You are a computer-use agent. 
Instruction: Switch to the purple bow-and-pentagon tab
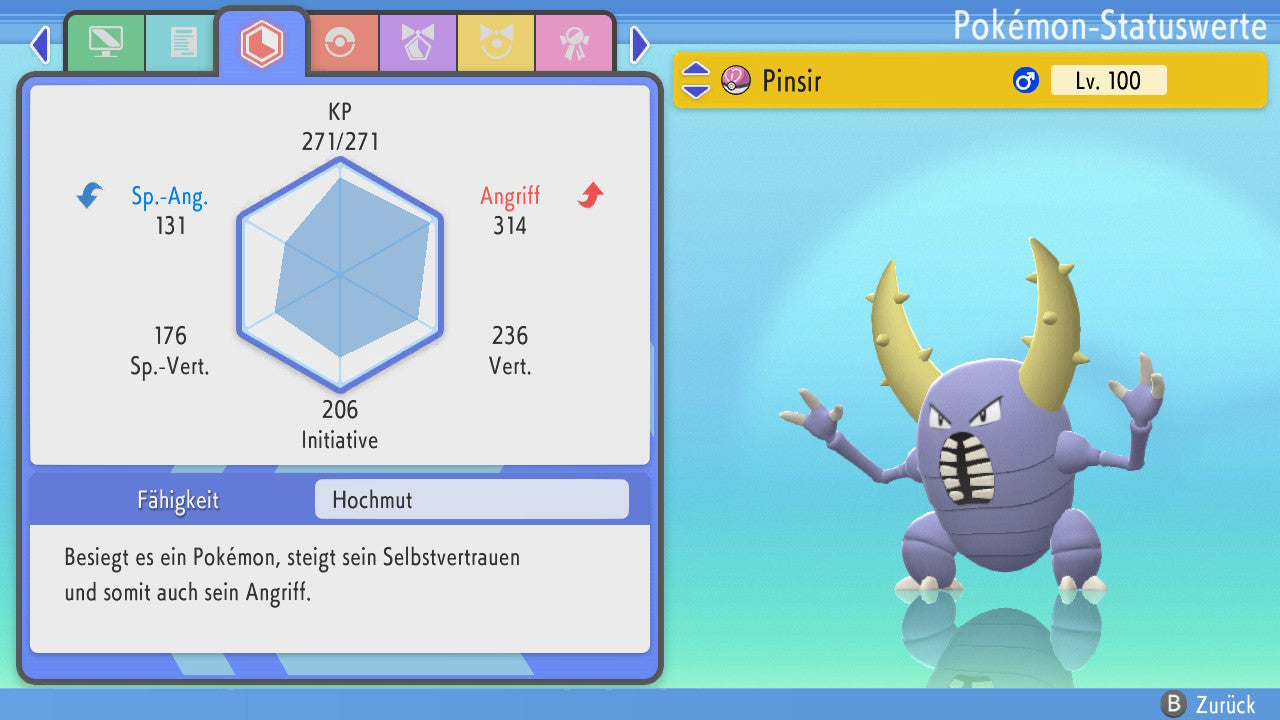(x=418, y=43)
